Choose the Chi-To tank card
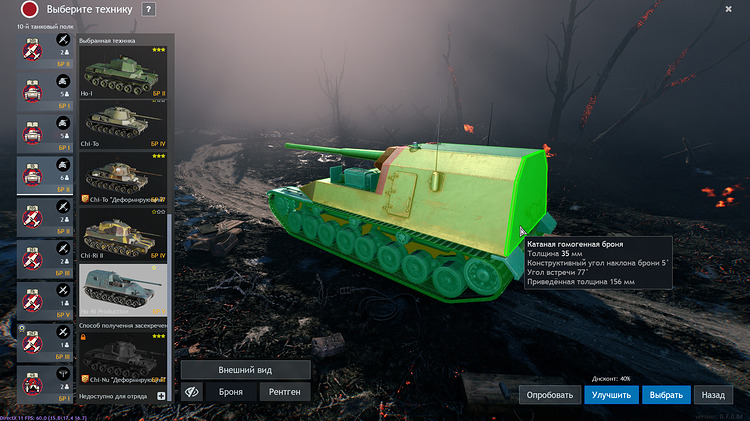Screen dimensions: 750x421 (123, 123)
